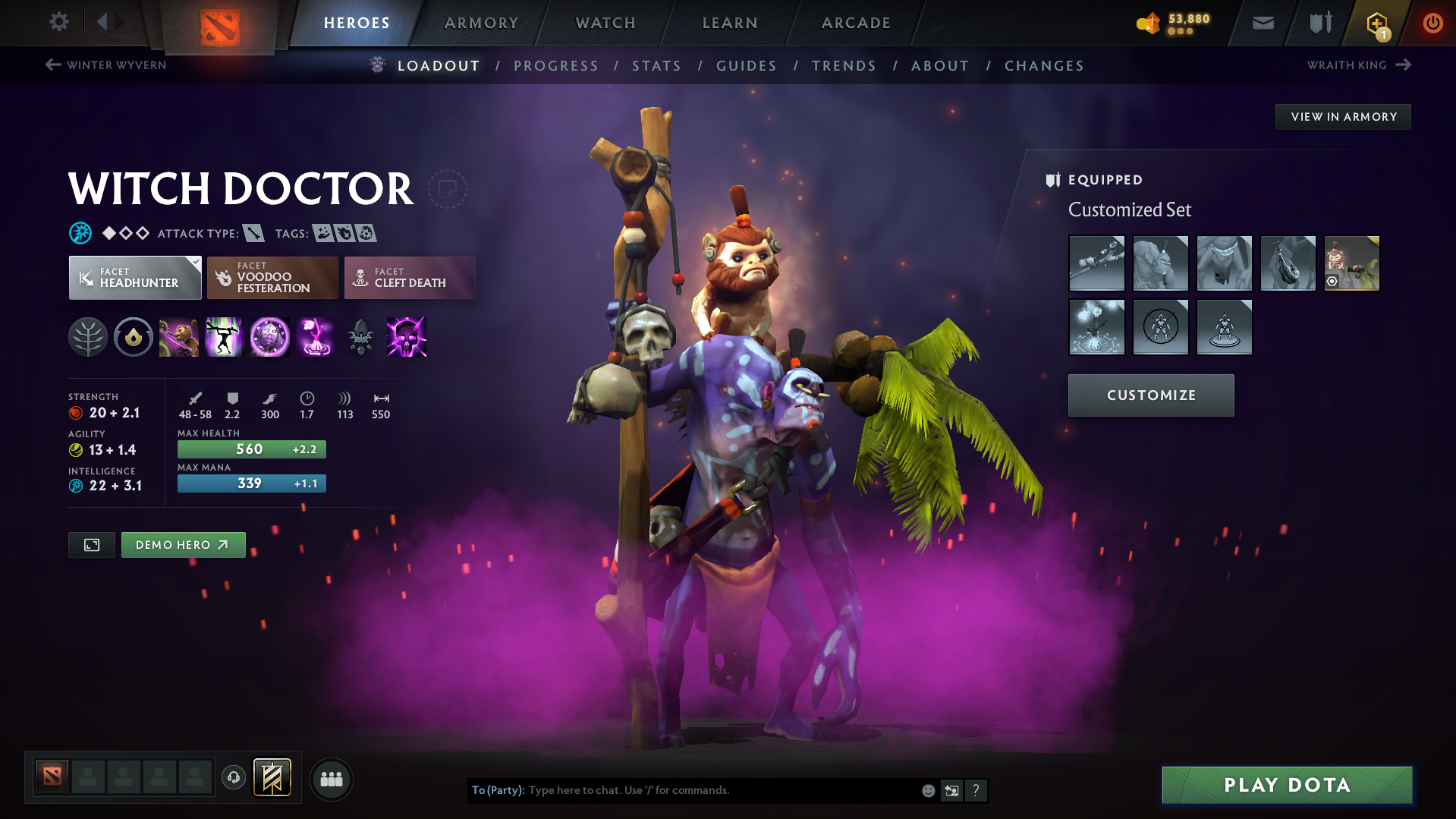This screenshot has width=1456, height=819.
Task: Open voice chat with the headset icon
Action: (233, 779)
